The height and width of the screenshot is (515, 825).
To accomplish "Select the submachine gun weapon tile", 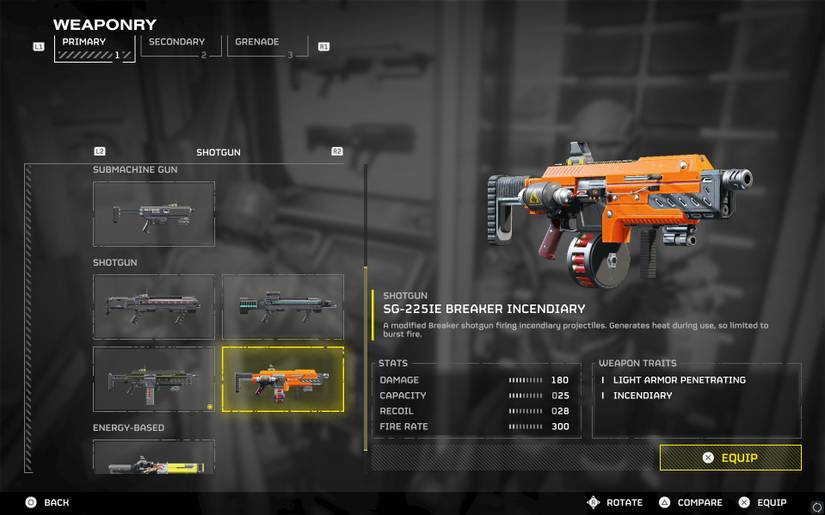I will pos(154,213).
